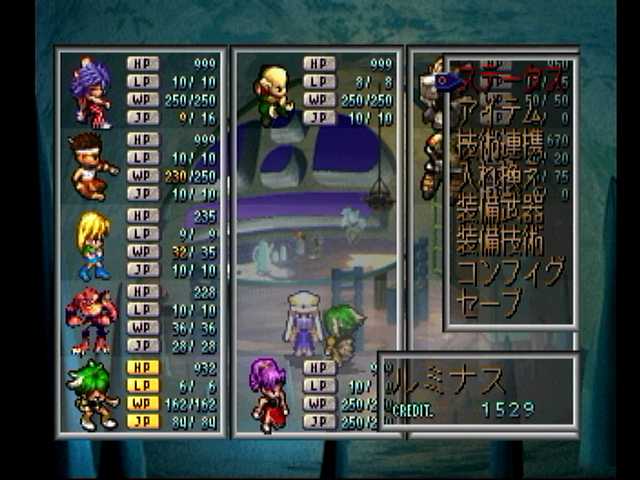Open the ステータス (Status) menu entry

505,78
